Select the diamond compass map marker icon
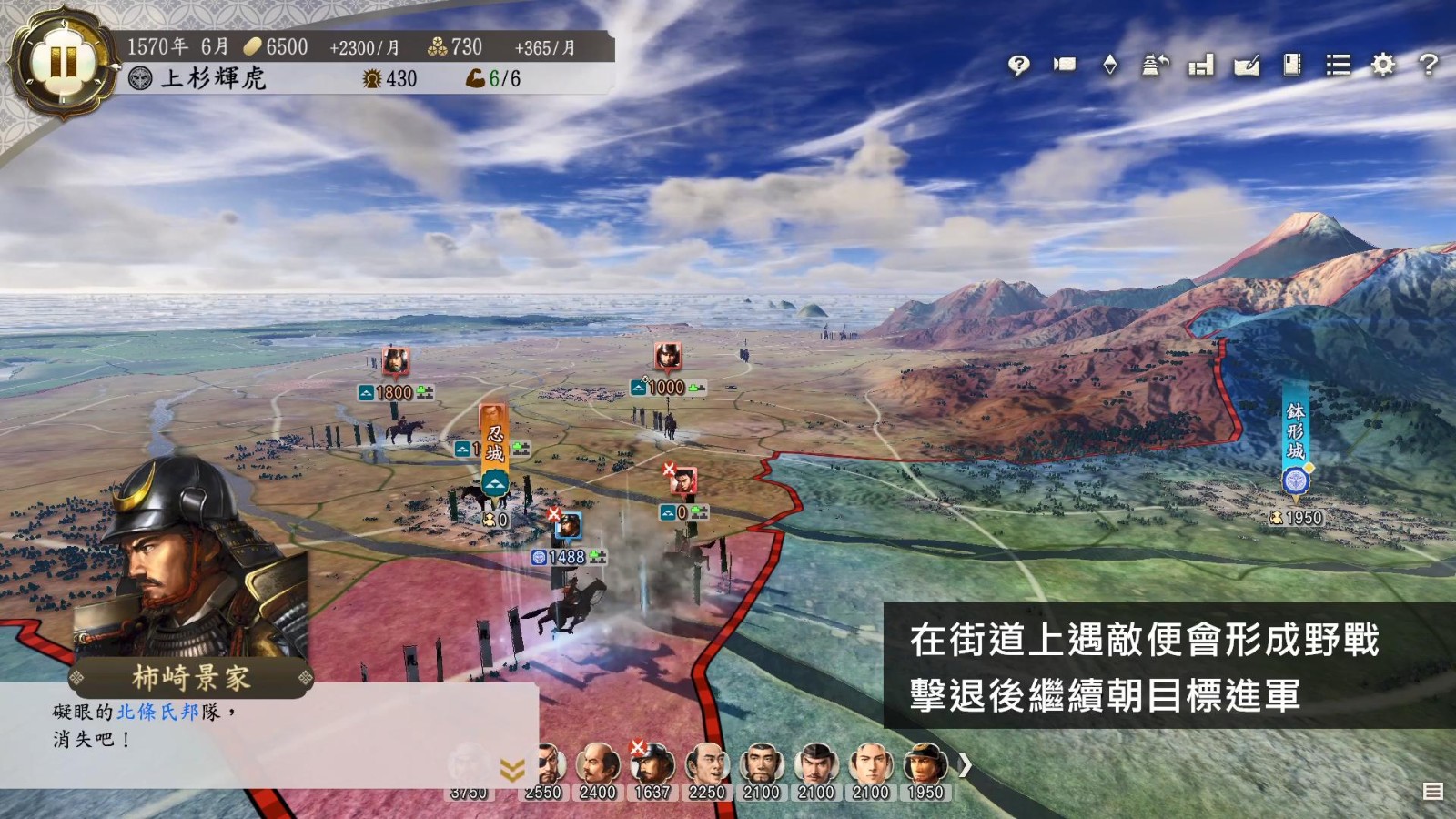Viewport: 1456px width, 819px height. pos(1109,66)
